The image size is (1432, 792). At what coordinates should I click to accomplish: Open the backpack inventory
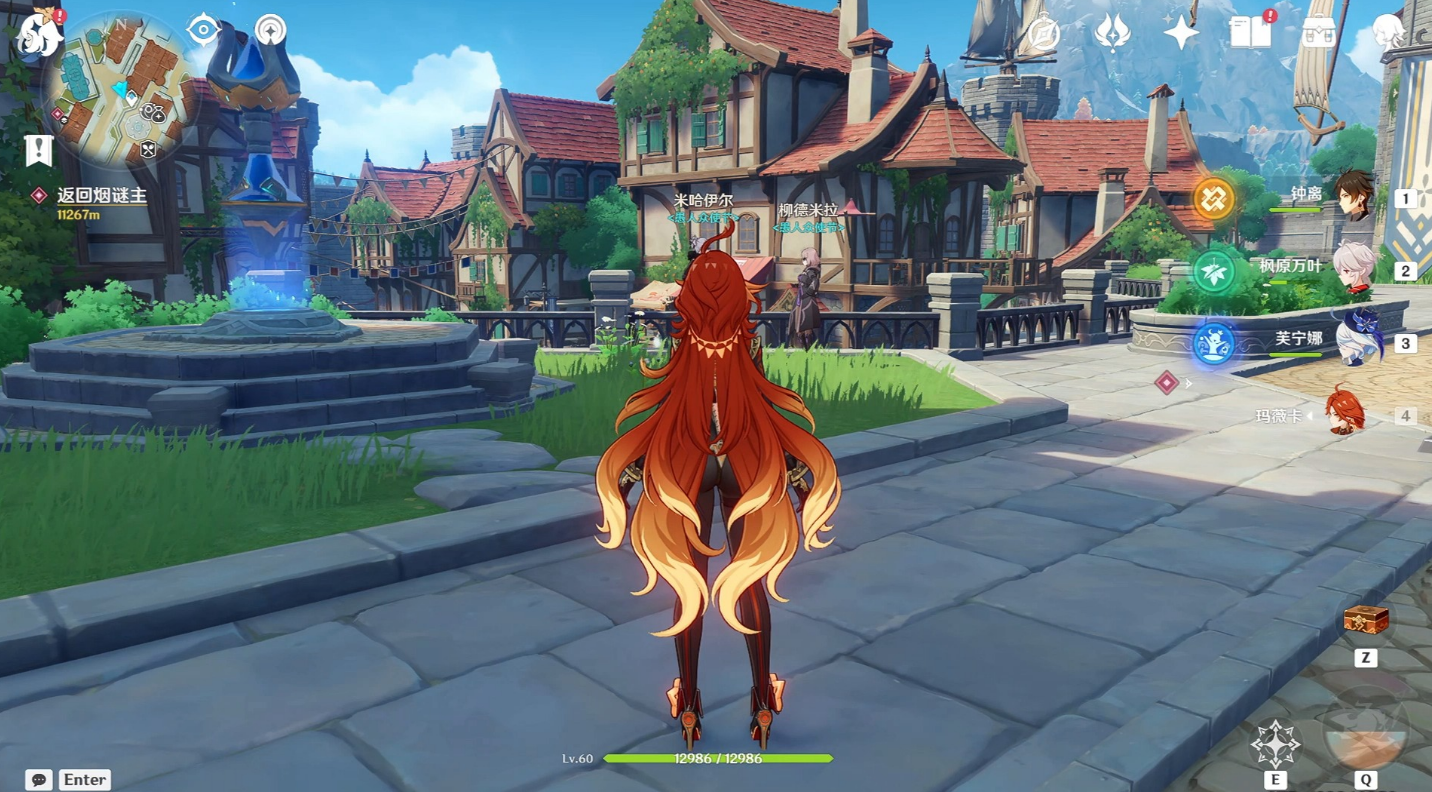pyautogui.click(x=1318, y=33)
